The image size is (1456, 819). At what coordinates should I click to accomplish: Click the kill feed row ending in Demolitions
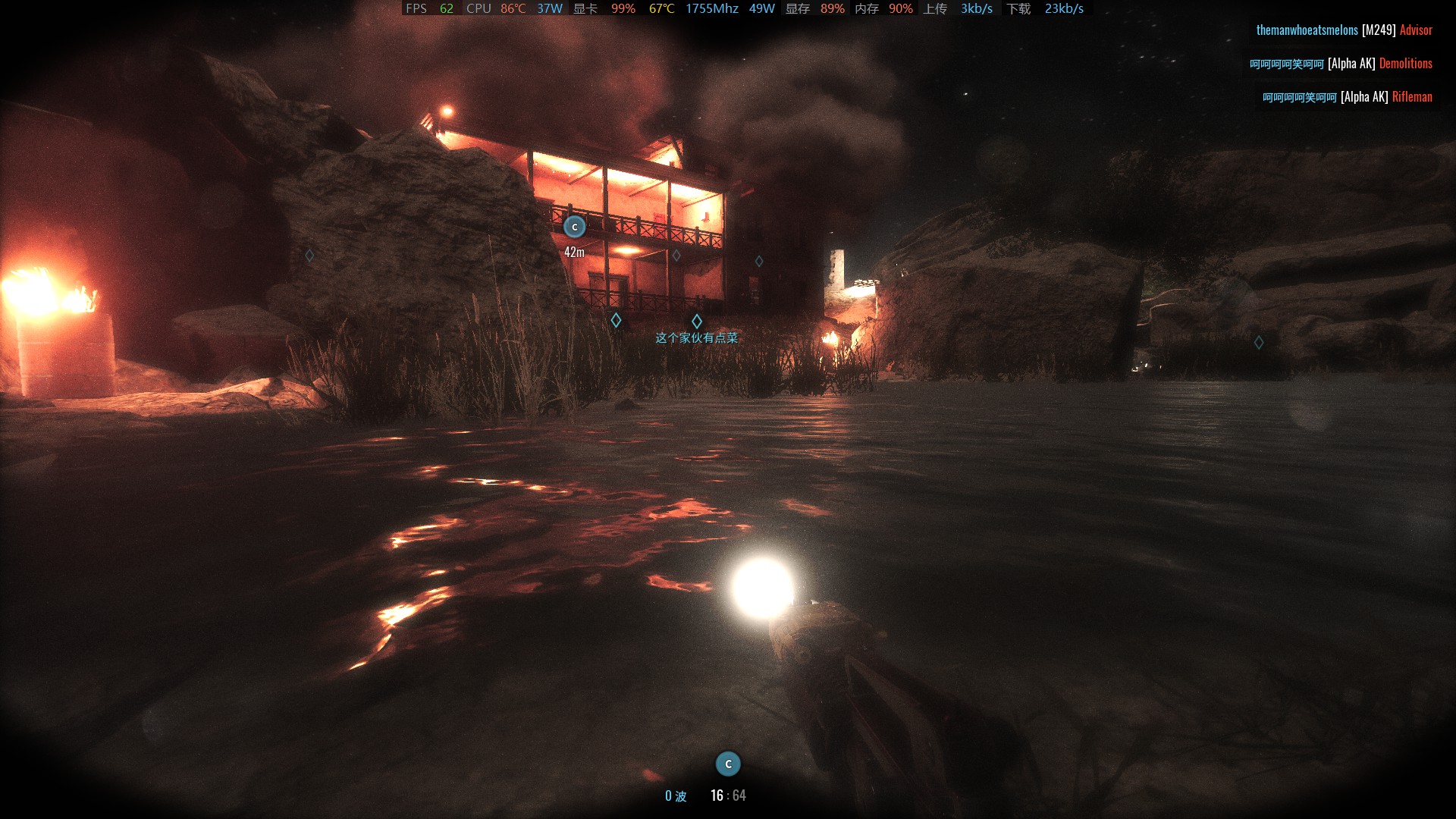[1341, 64]
